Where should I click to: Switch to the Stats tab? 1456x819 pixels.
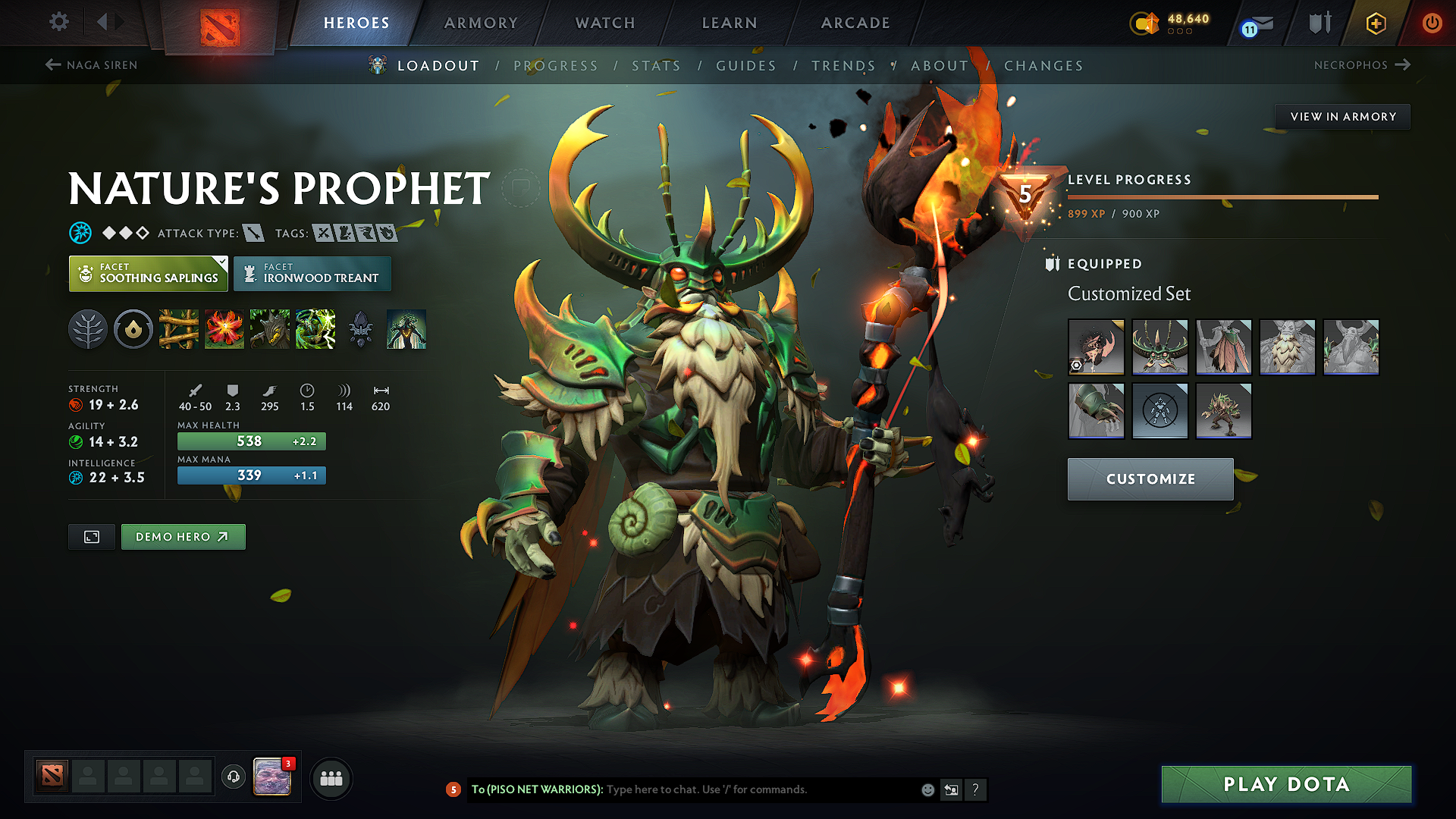[x=656, y=66]
